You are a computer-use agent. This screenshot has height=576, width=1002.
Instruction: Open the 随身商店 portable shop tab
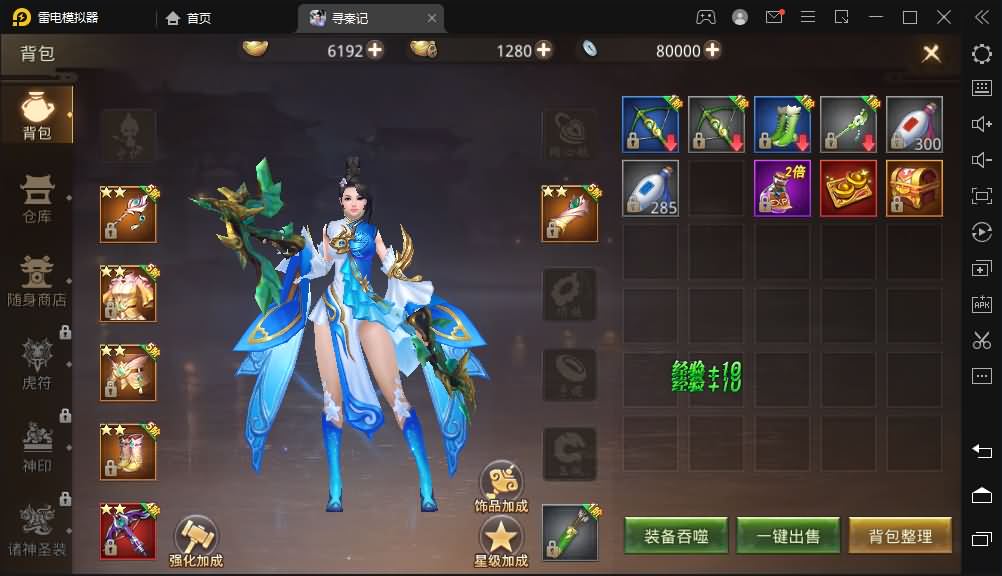click(x=37, y=280)
